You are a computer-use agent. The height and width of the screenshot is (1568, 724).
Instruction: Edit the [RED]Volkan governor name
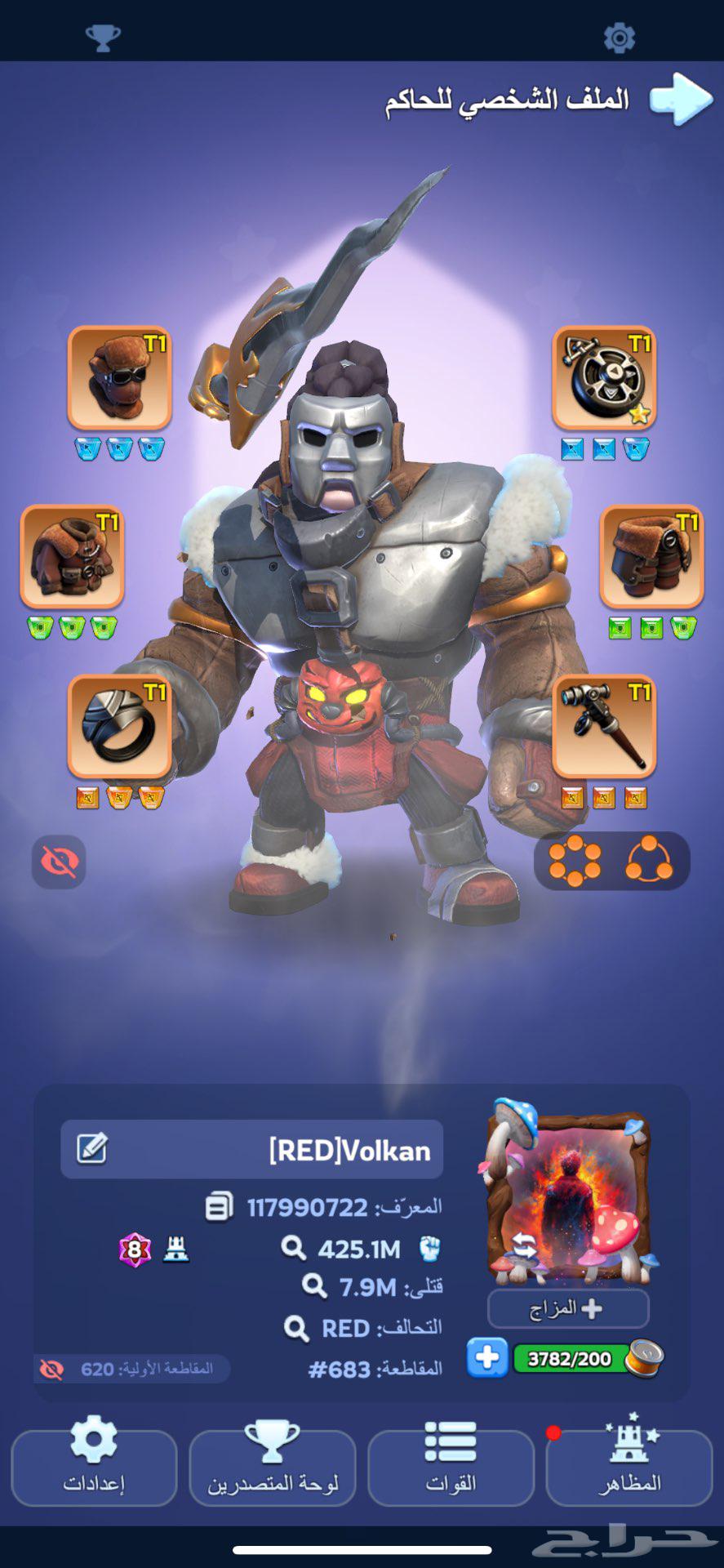pos(91,1148)
